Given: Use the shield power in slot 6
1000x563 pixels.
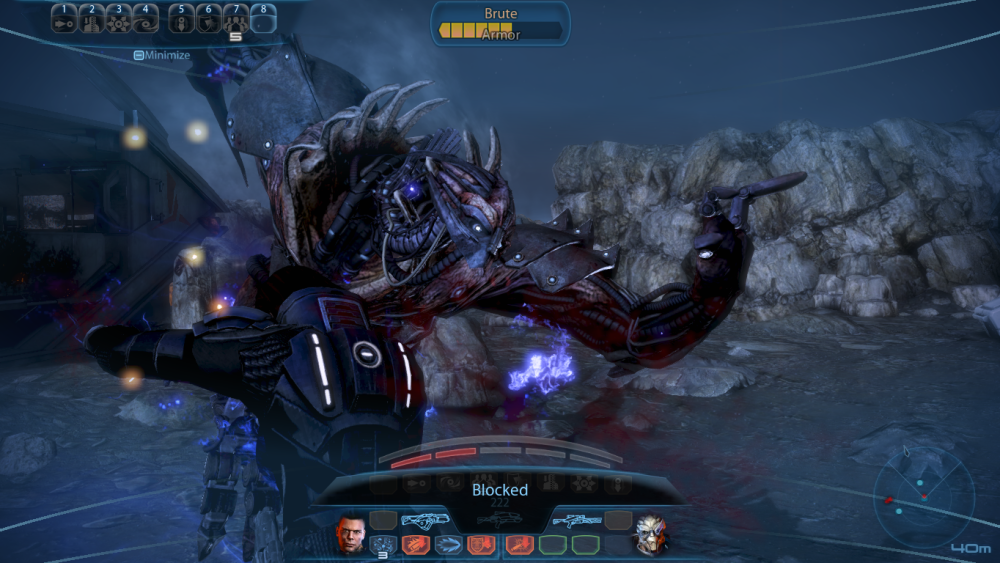Looking at the screenshot, I should pyautogui.click(x=208, y=19).
